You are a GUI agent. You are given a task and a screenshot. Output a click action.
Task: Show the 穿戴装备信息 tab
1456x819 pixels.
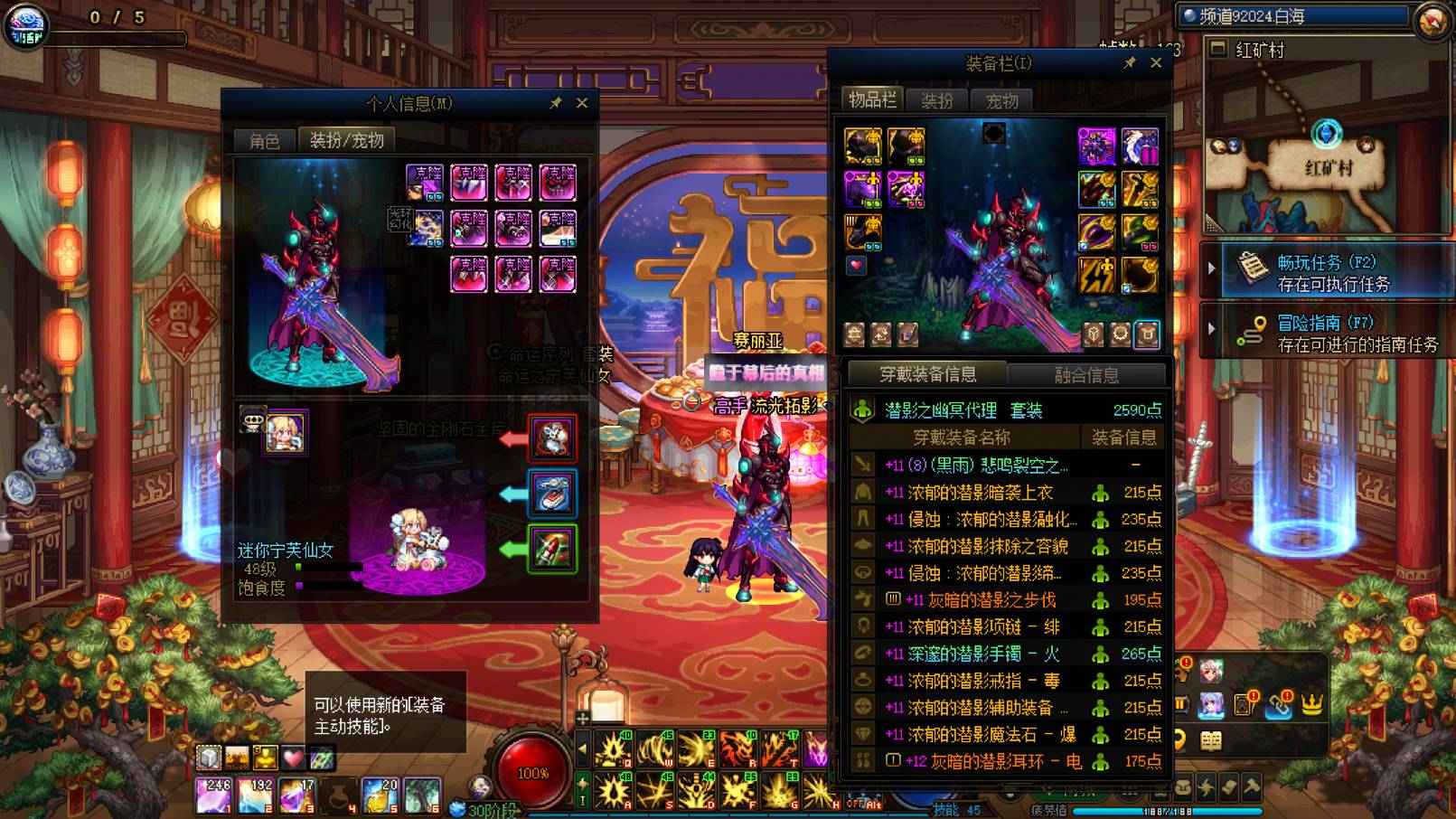tap(927, 374)
